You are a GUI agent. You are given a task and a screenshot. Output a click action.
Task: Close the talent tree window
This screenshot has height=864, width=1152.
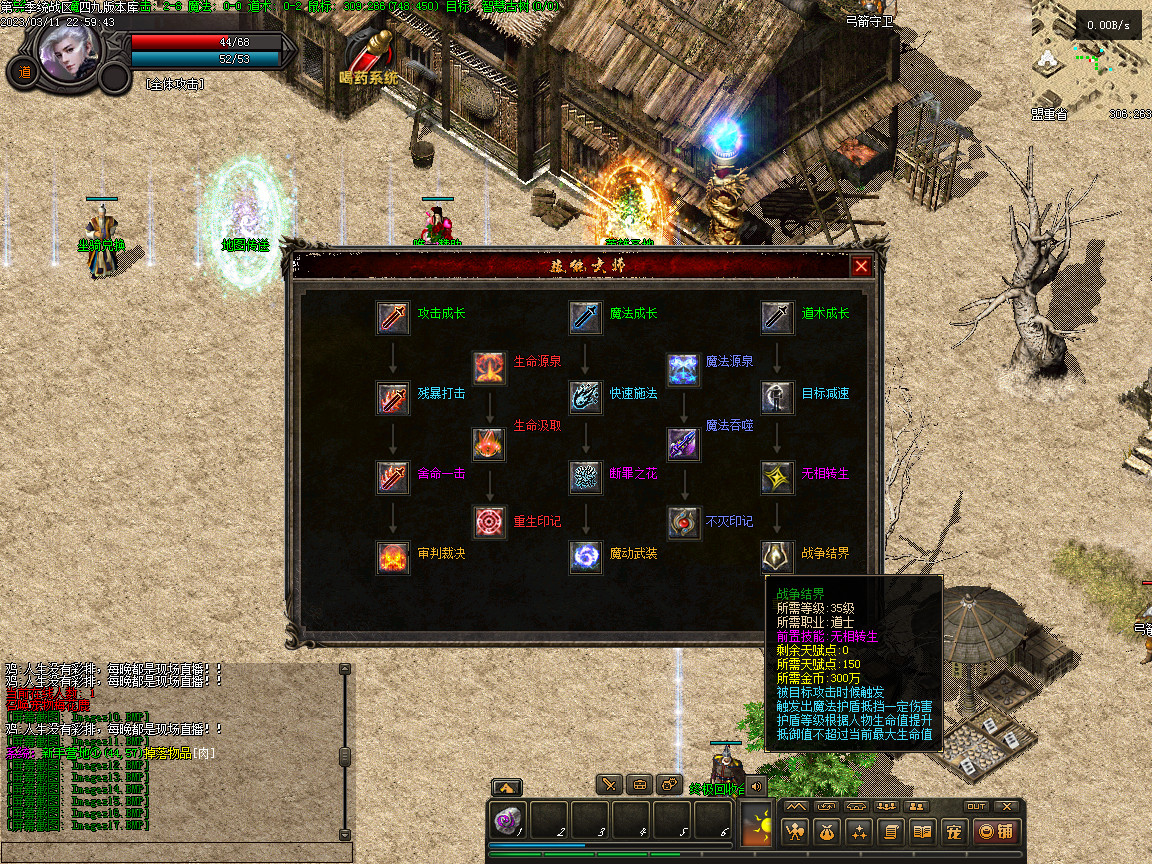tap(860, 266)
